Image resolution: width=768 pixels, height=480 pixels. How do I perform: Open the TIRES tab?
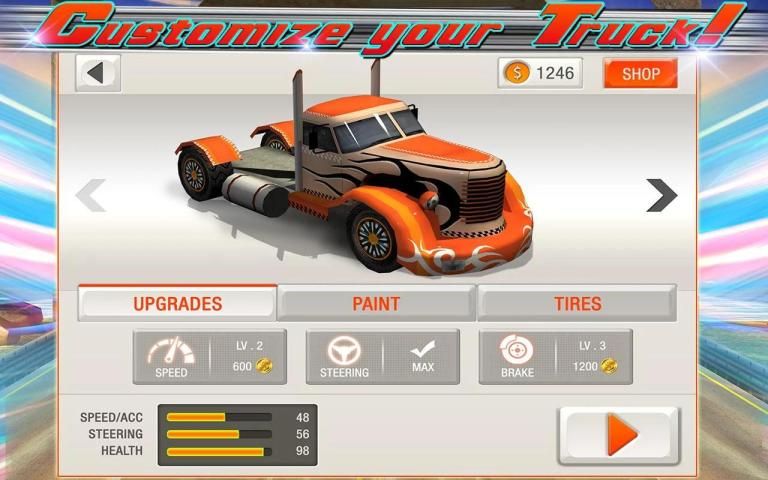[577, 303]
